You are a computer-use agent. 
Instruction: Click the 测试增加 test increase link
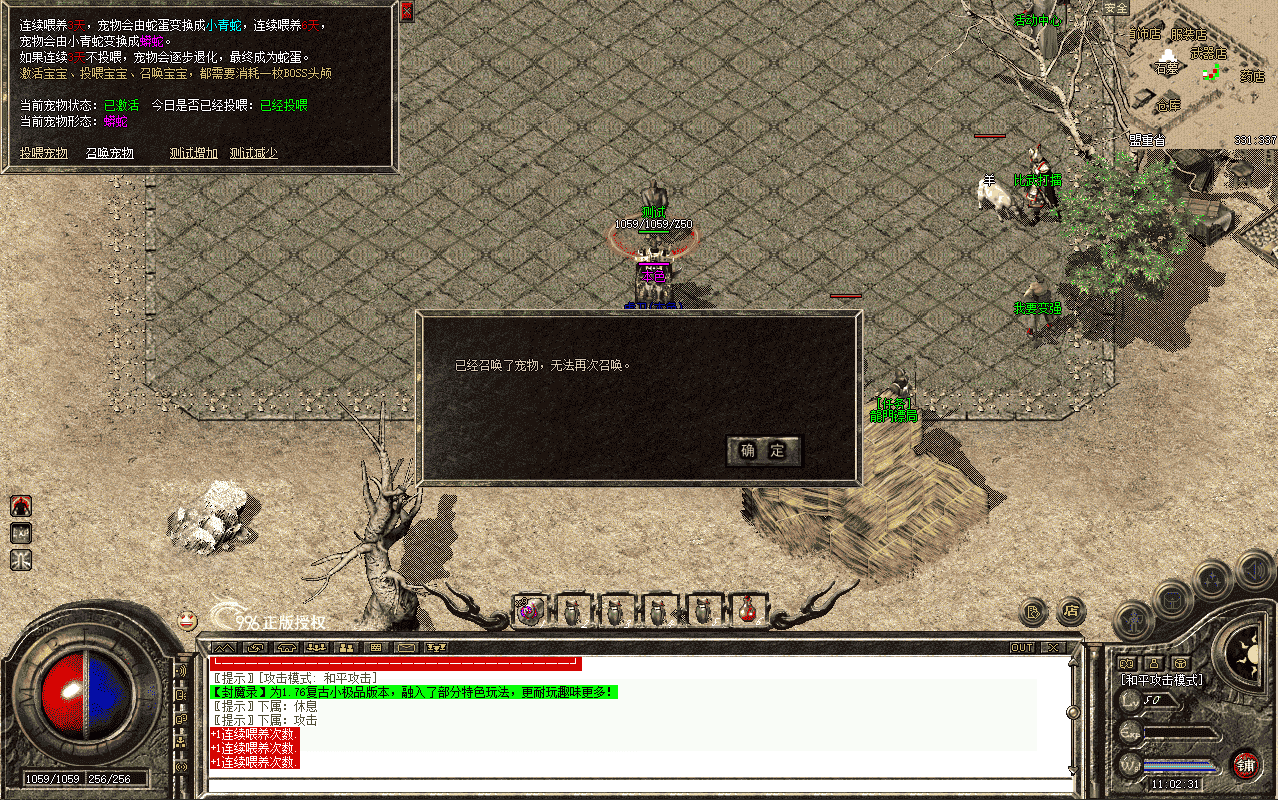point(194,153)
